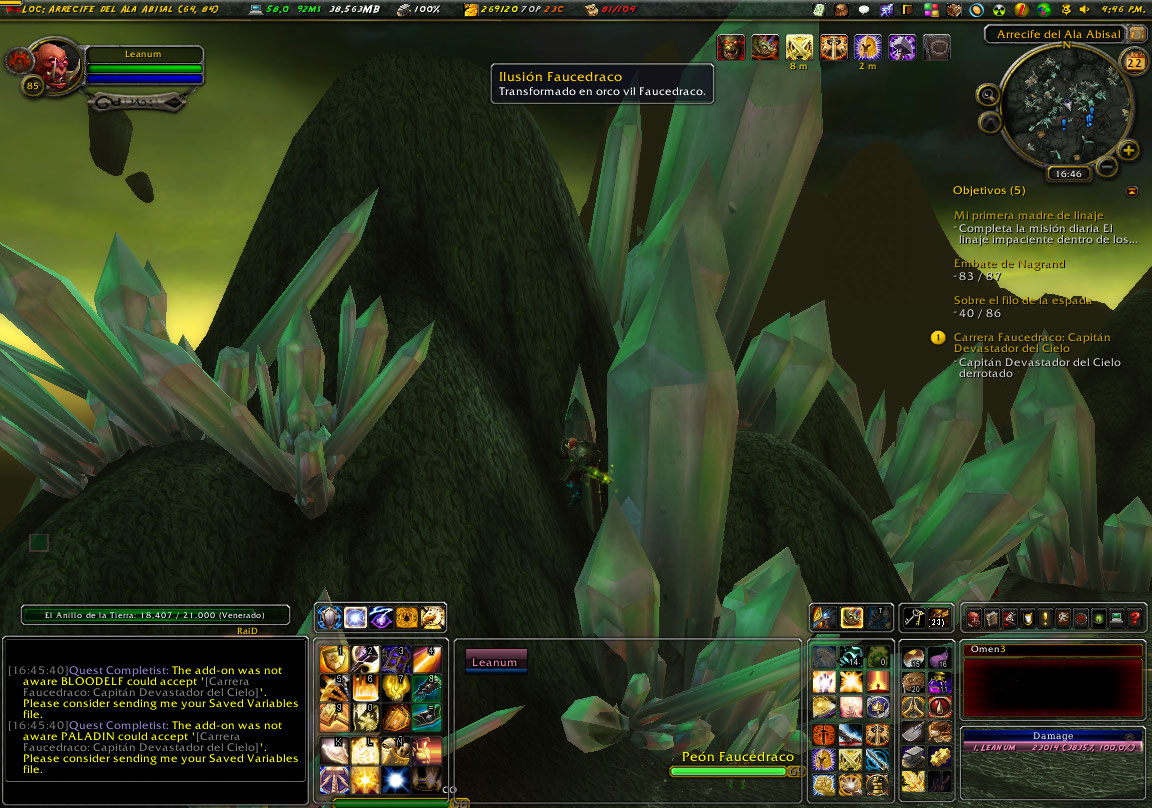
Task: Activate the action bar ability bound to 1
Action: 332,660
